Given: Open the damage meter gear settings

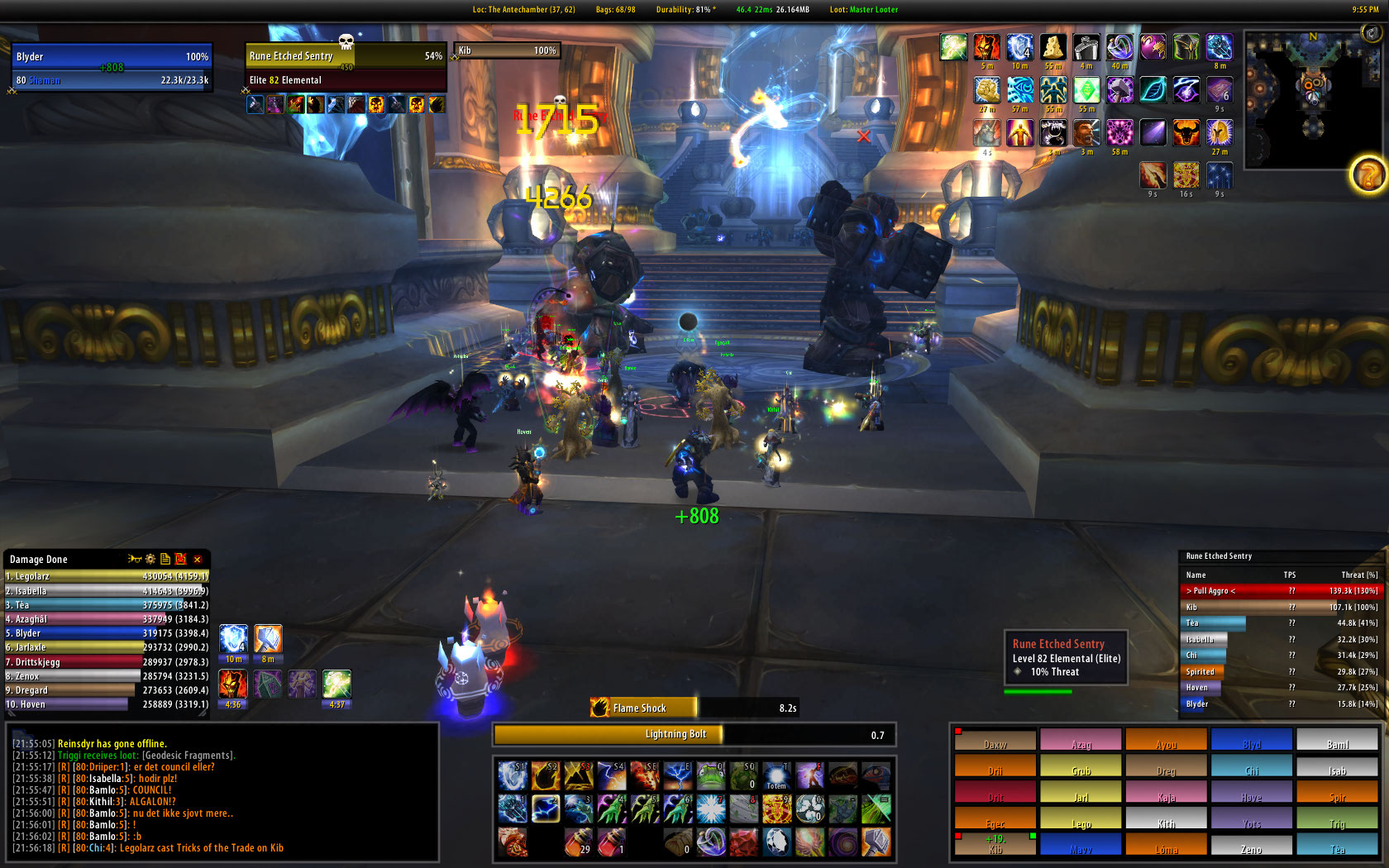Looking at the screenshot, I should [x=150, y=560].
